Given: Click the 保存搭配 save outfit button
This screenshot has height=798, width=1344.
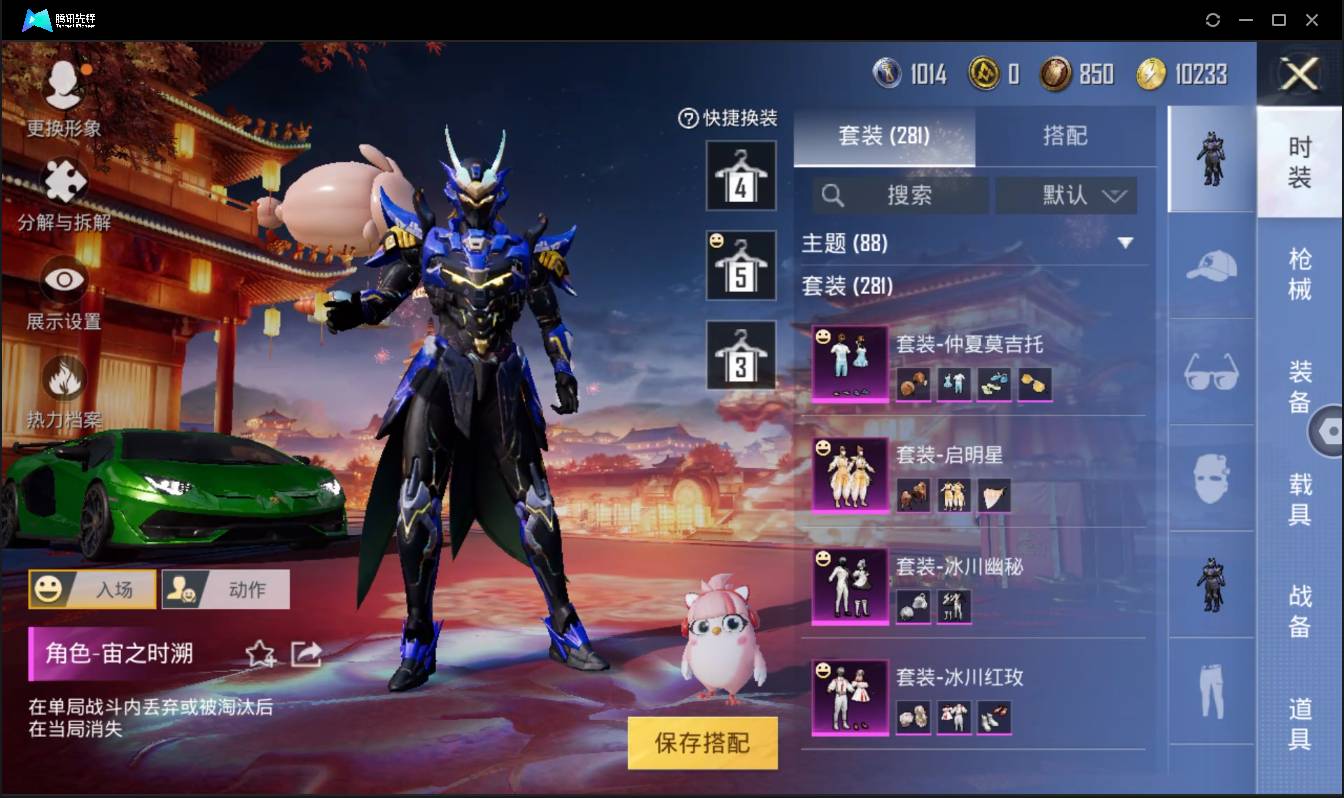Looking at the screenshot, I should point(702,742).
